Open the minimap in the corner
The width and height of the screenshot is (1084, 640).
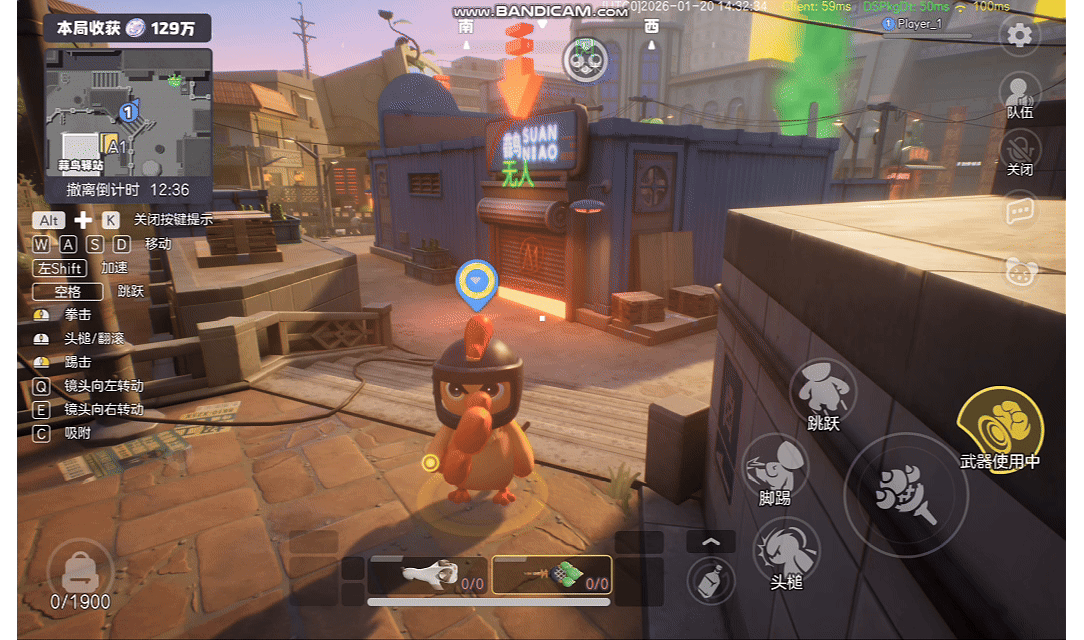pyautogui.click(x=128, y=112)
